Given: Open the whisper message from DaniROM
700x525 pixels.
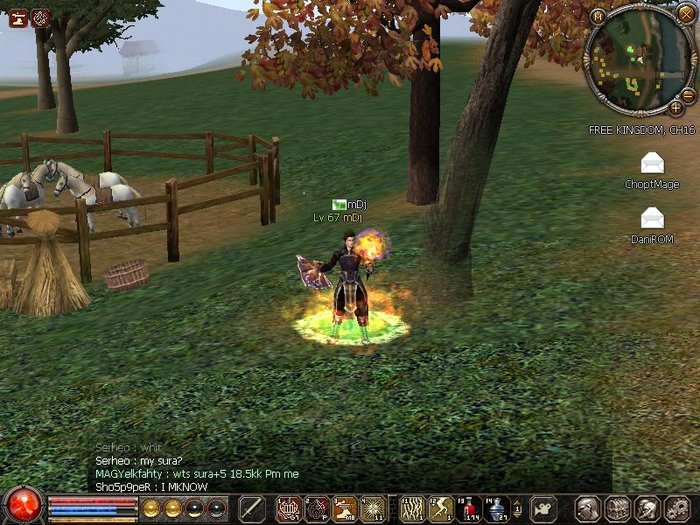Looking at the screenshot, I should pyautogui.click(x=652, y=216).
